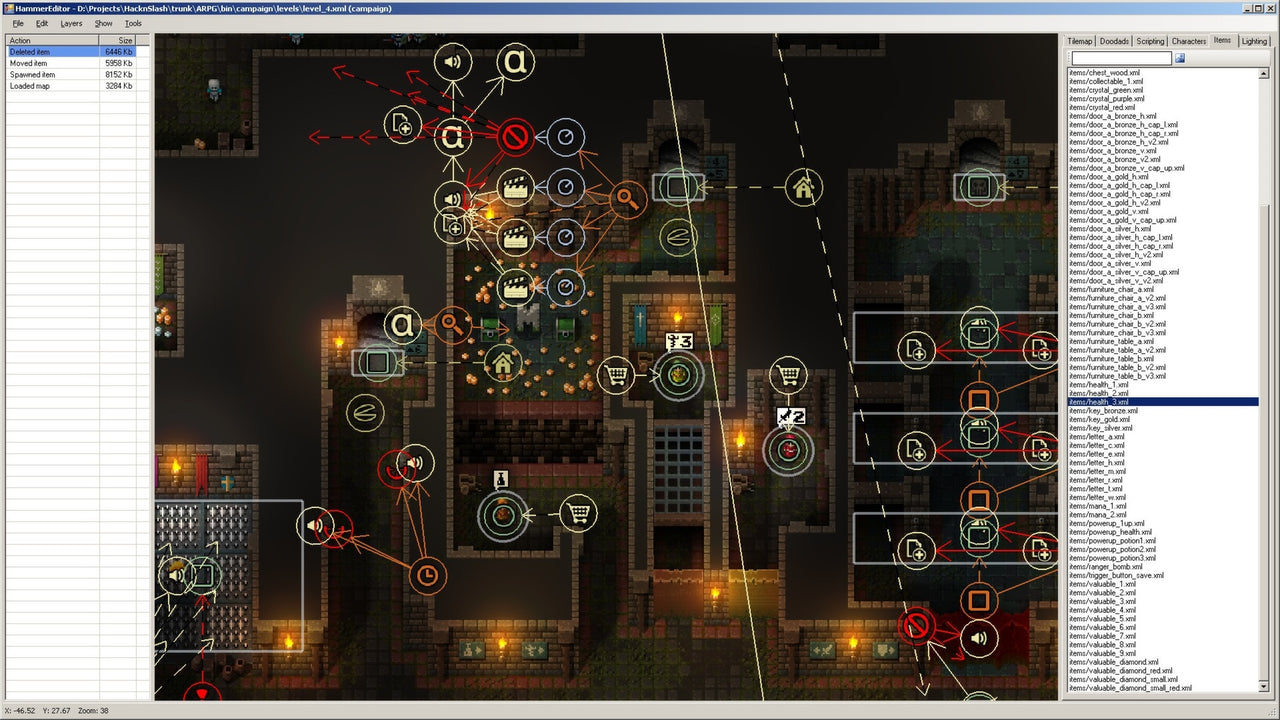
Task: Open the Tools menu
Action: 132,23
